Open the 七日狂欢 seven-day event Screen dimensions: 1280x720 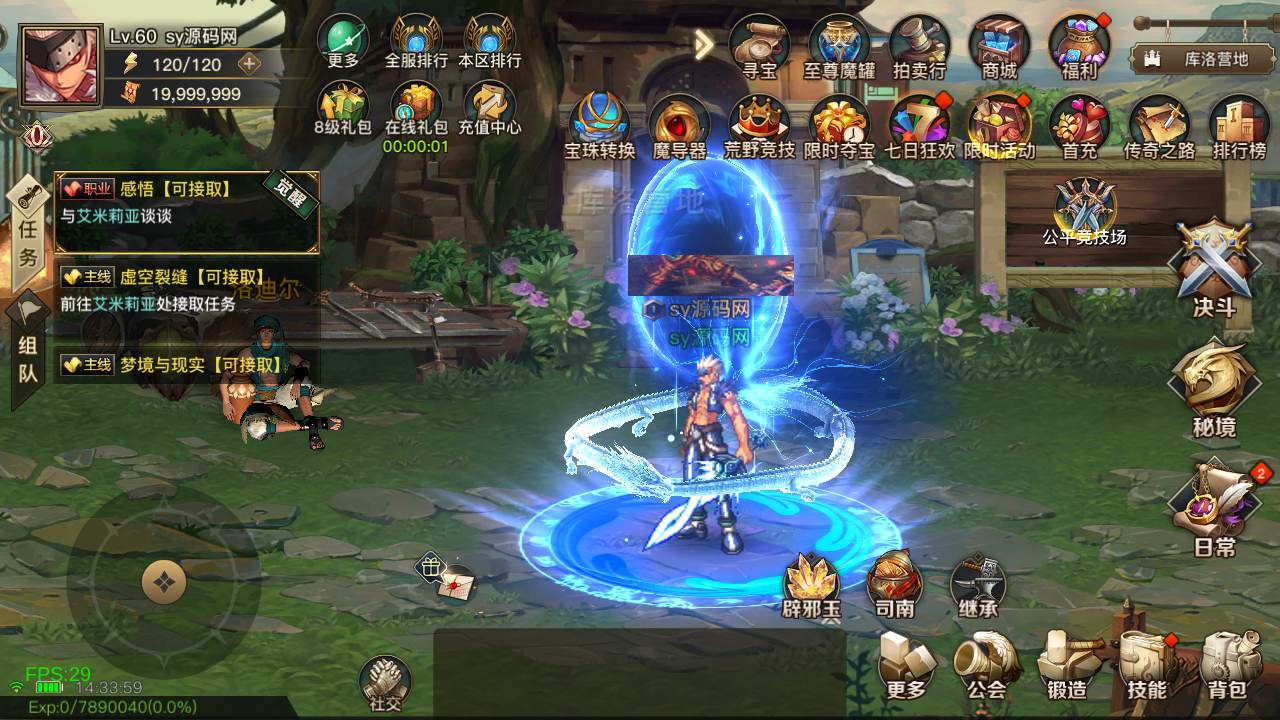pos(919,126)
